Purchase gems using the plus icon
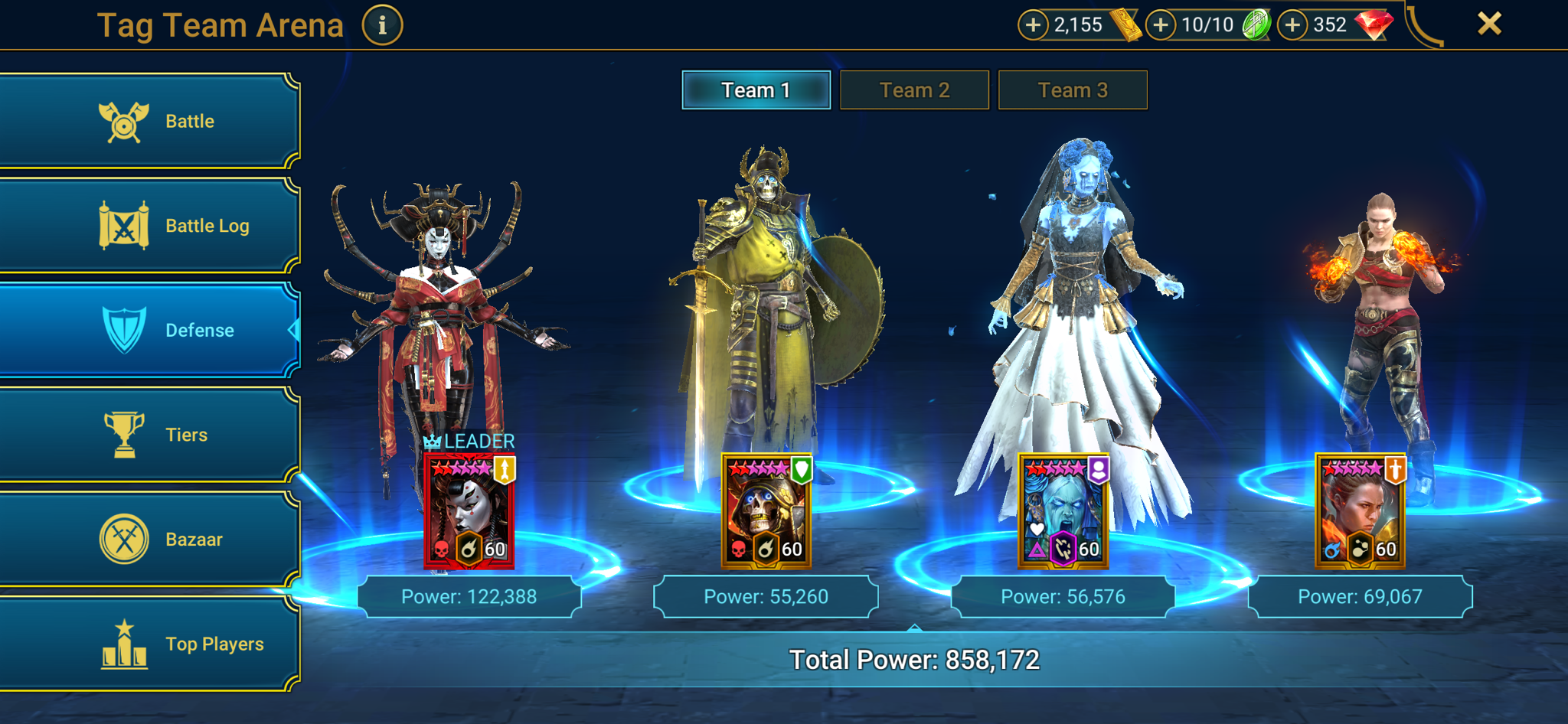 (1293, 24)
